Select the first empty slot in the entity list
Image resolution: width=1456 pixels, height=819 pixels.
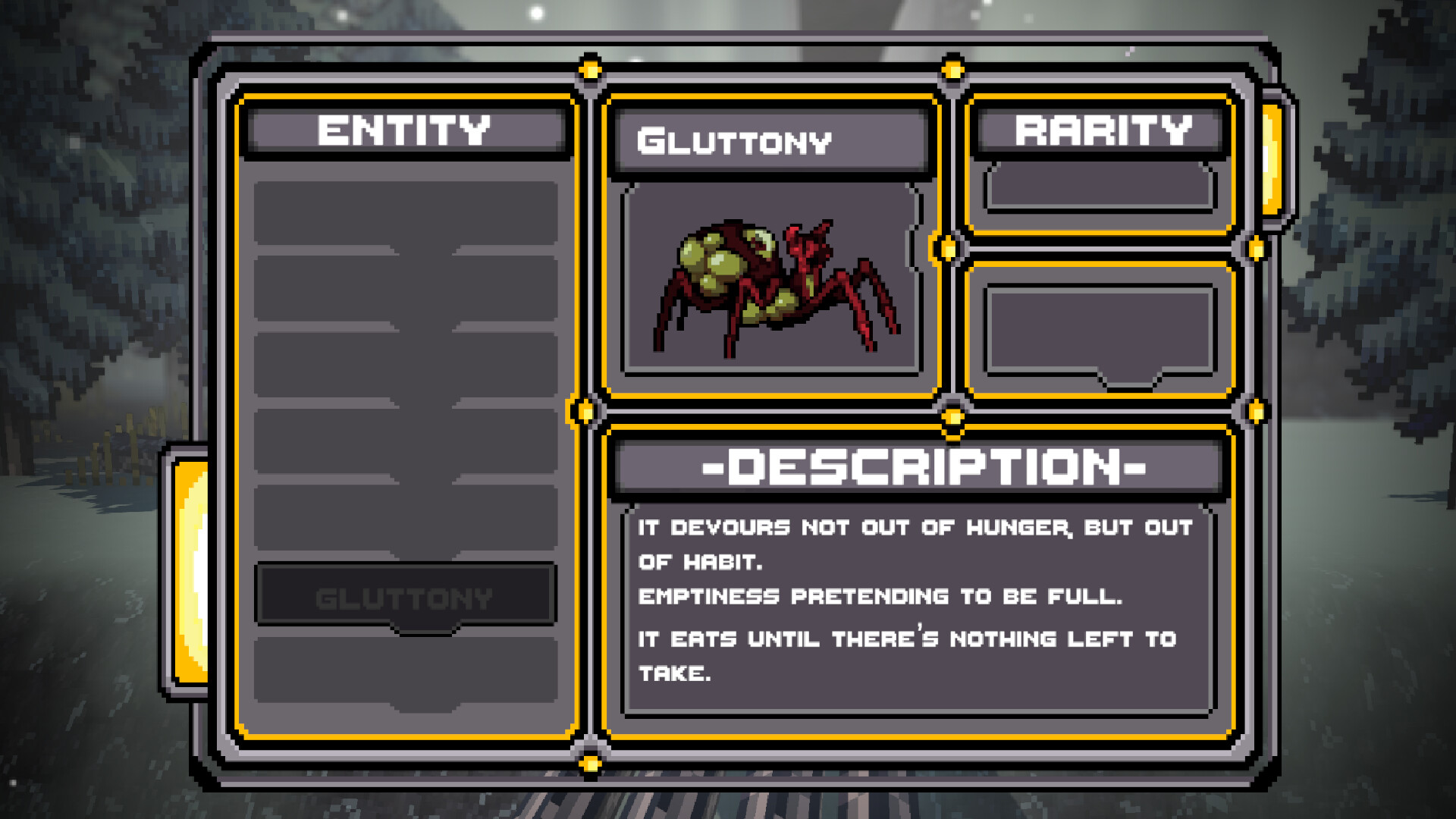[x=404, y=209]
